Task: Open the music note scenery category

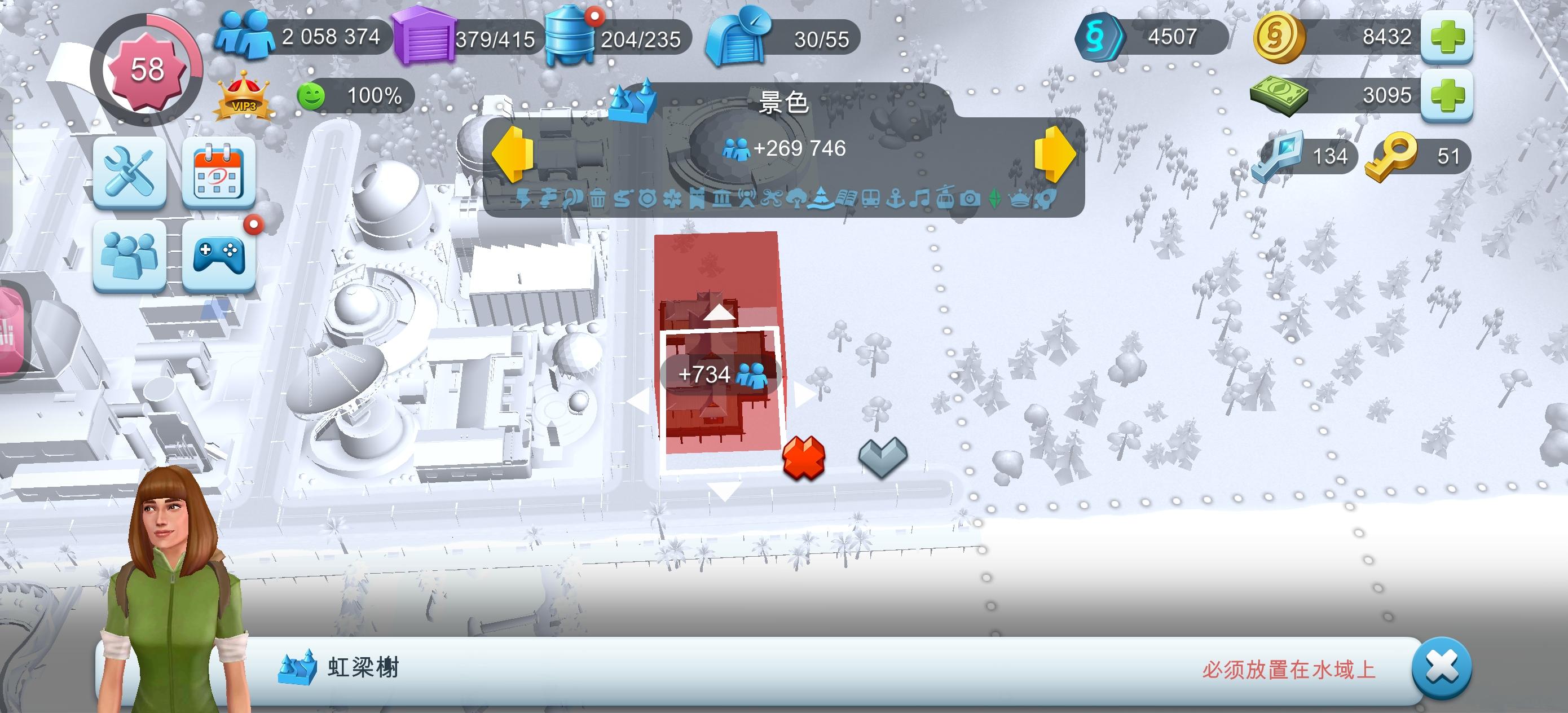Action: point(920,199)
